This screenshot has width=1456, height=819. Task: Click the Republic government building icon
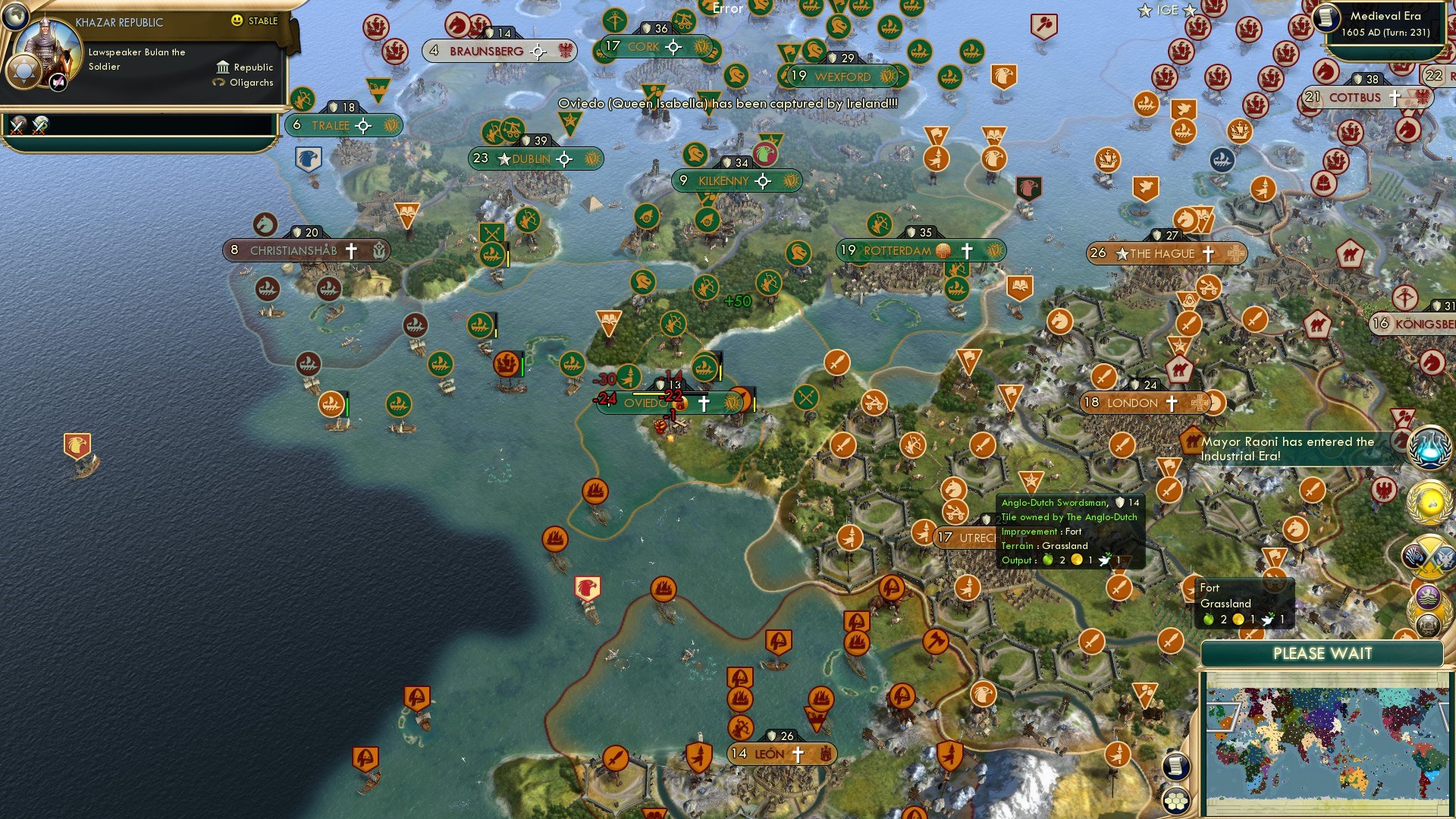(223, 67)
